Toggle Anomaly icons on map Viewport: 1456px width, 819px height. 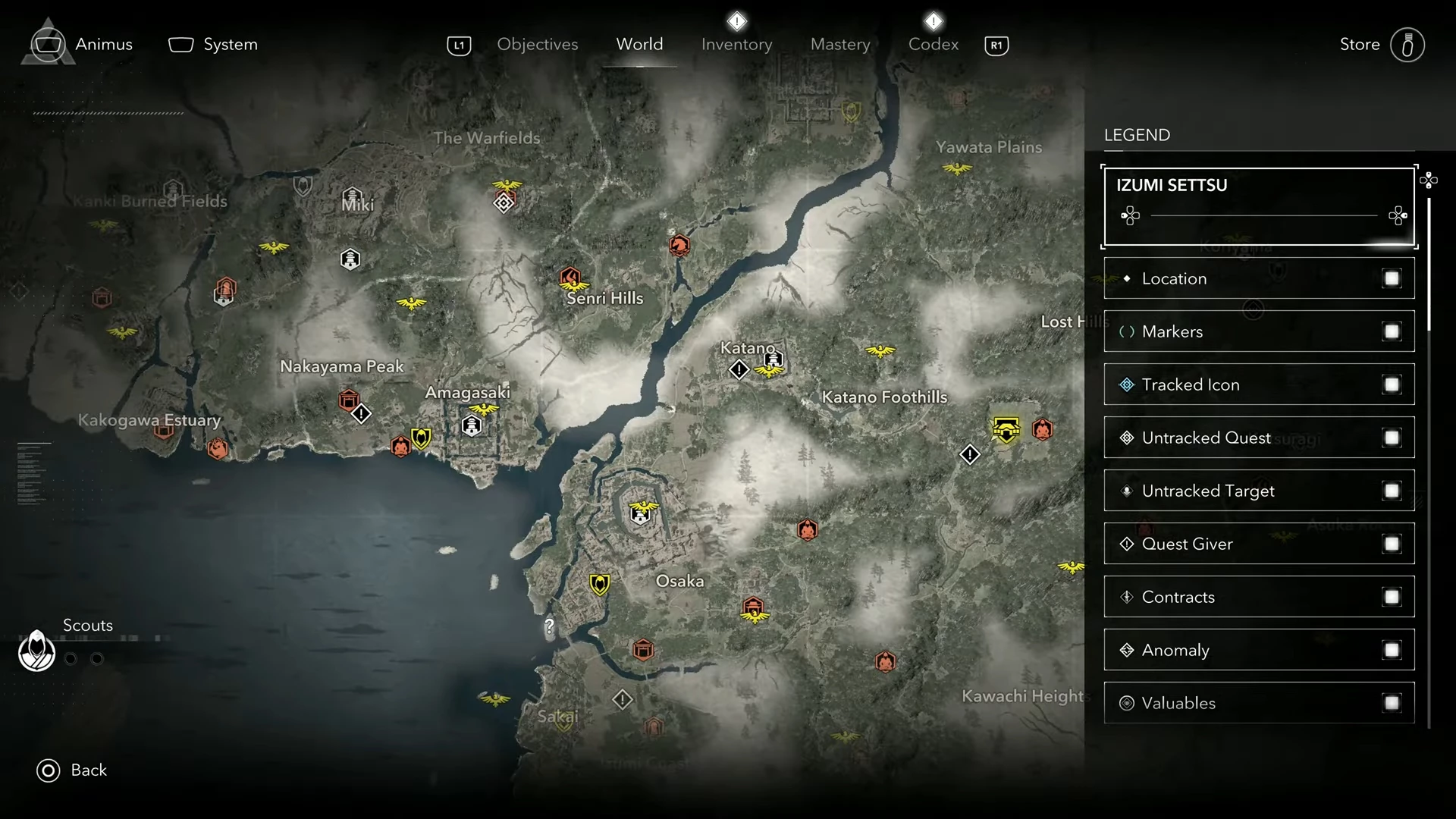[x=1391, y=650]
